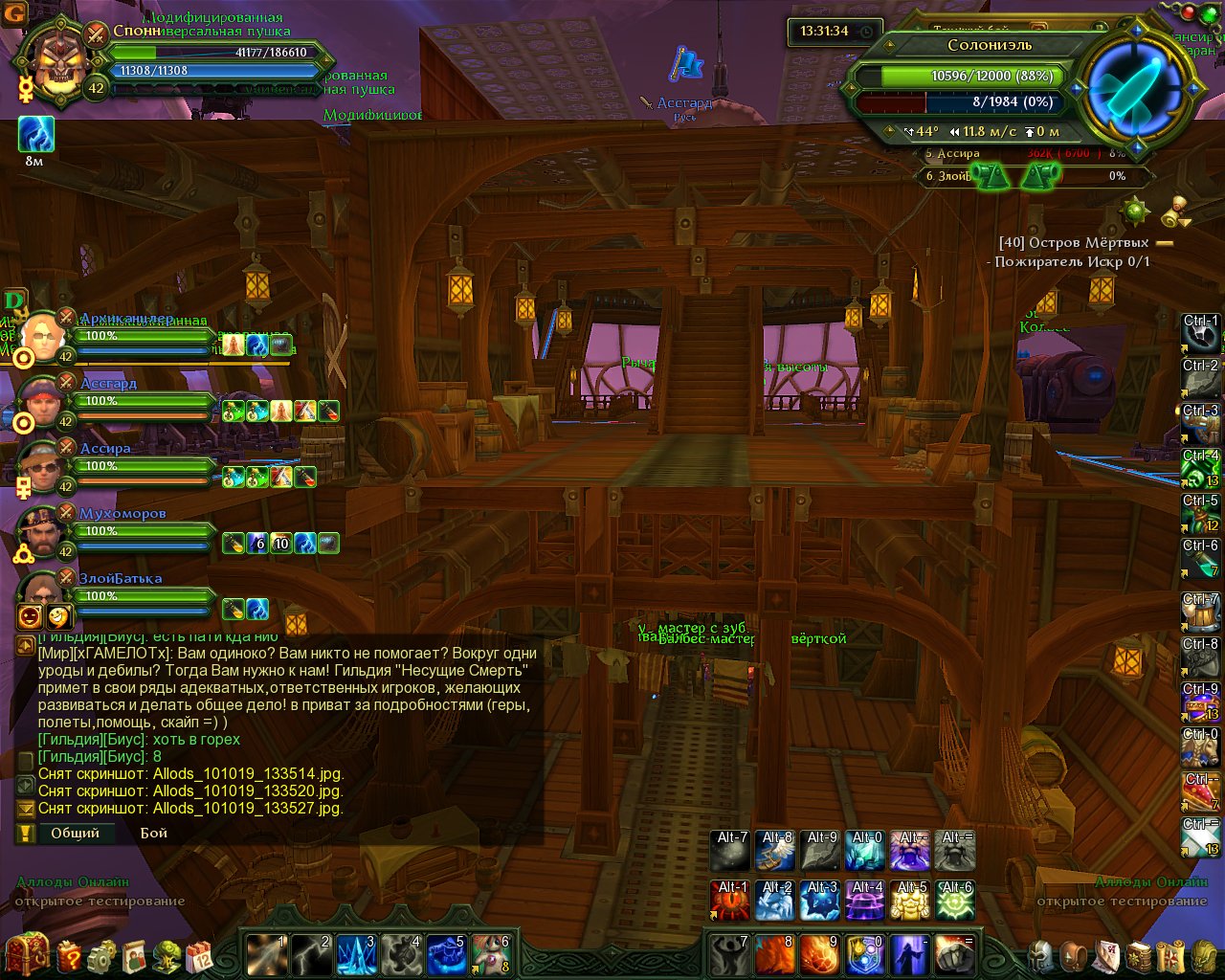This screenshot has width=1225, height=980.
Task: Open the helmet character menu icon
Action: click(x=1040, y=955)
